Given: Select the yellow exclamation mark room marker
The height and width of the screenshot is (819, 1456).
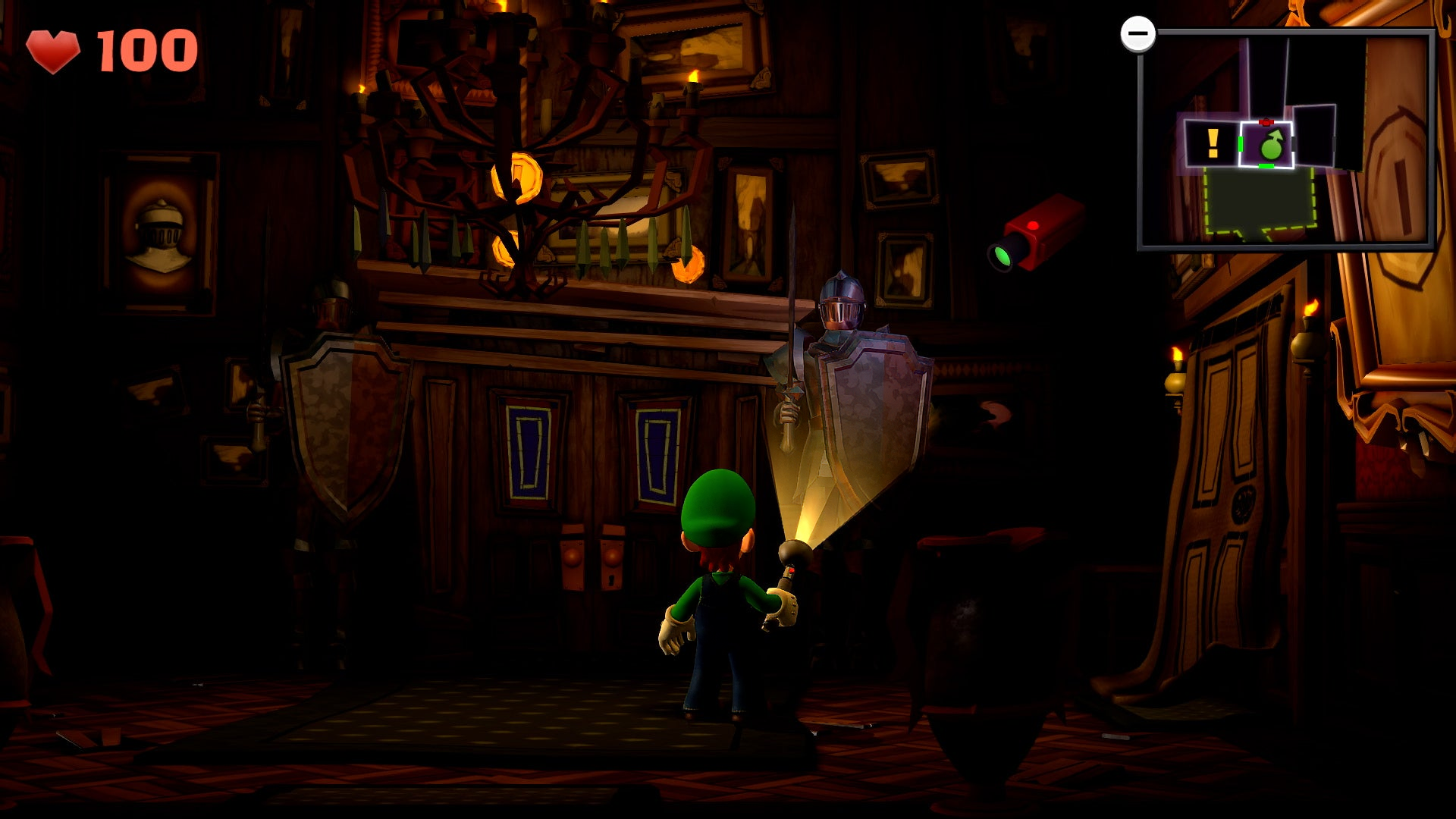Looking at the screenshot, I should pos(1212,143).
